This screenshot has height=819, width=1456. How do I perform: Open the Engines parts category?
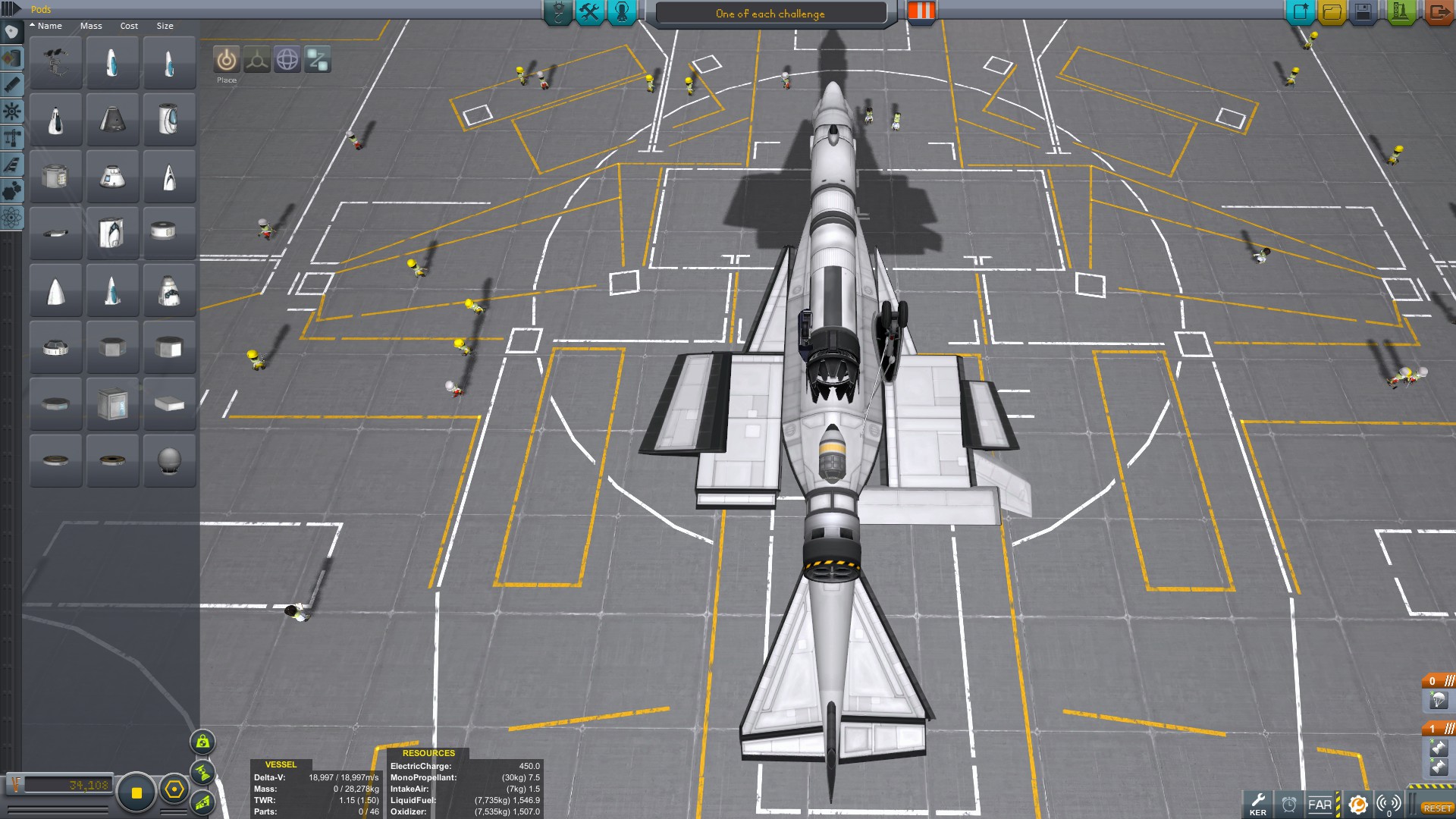coord(12,85)
